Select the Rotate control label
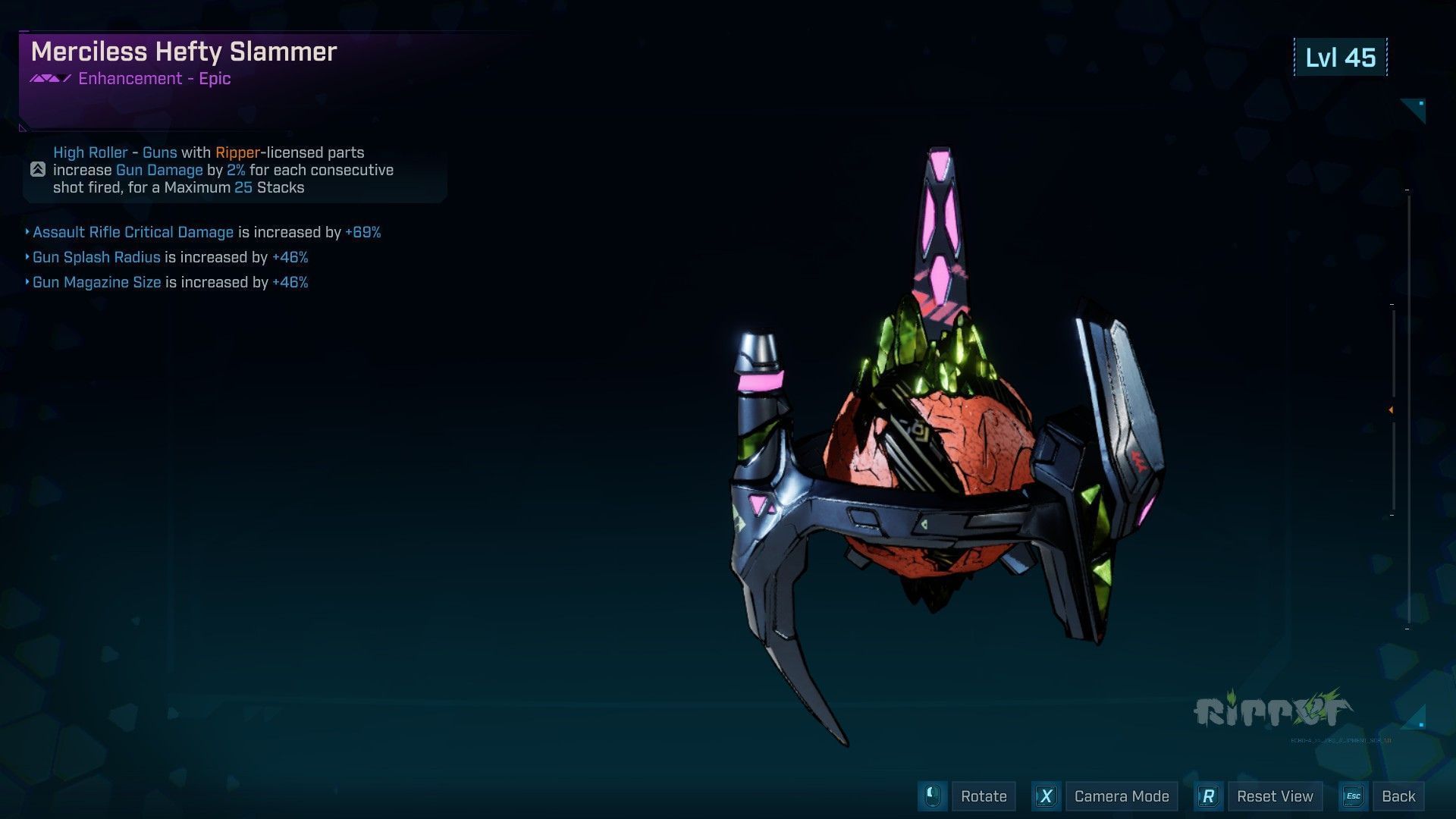The height and width of the screenshot is (819, 1456). 983,796
